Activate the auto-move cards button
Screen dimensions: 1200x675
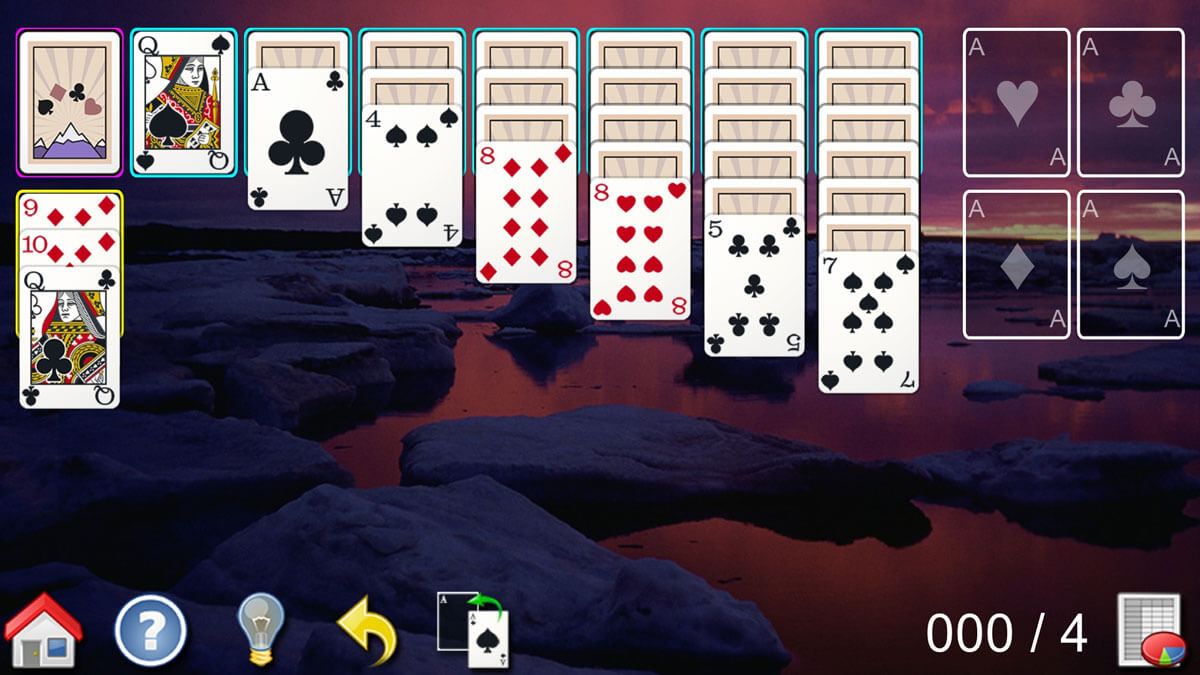click(474, 630)
